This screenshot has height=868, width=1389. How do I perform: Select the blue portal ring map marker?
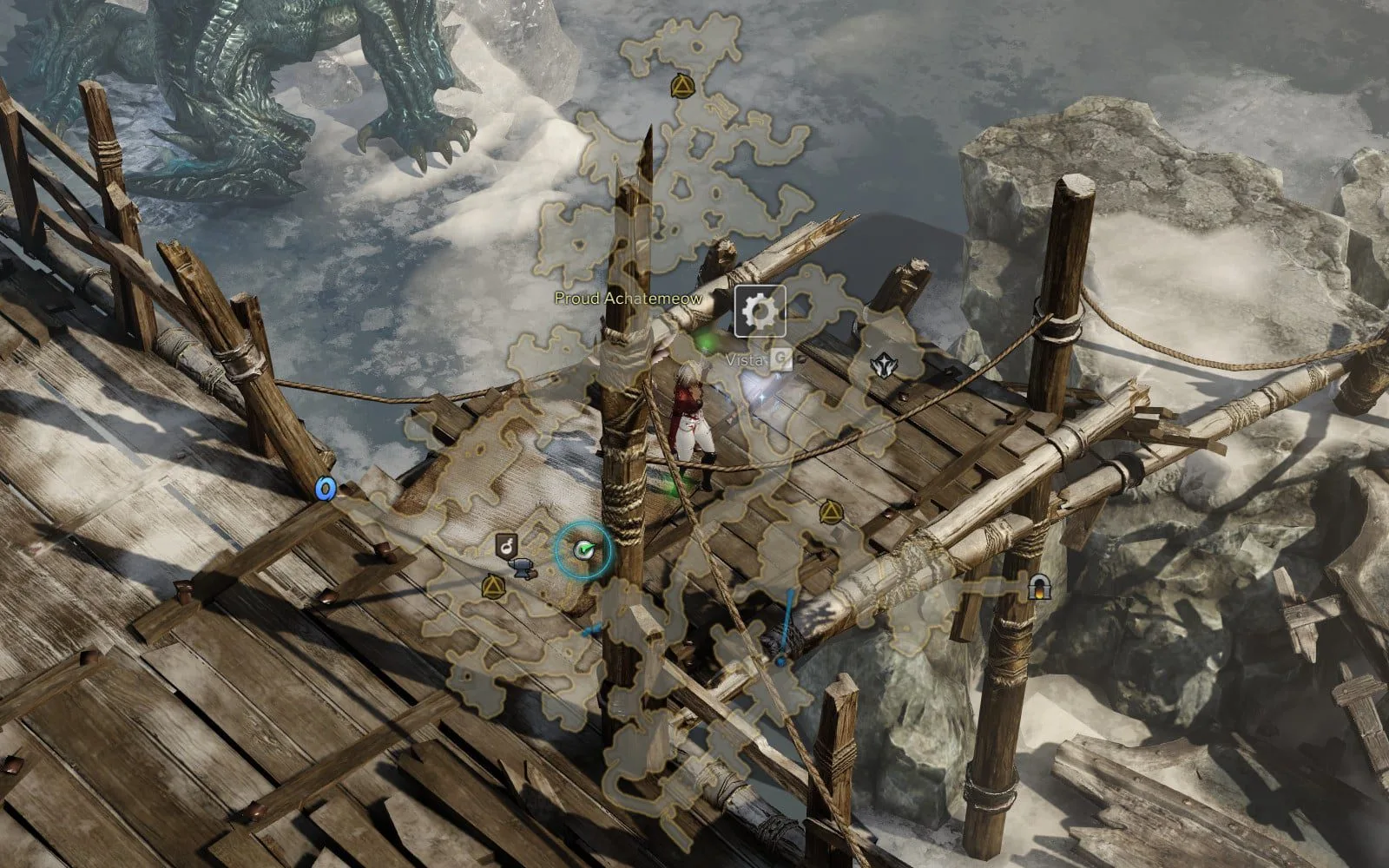click(326, 490)
